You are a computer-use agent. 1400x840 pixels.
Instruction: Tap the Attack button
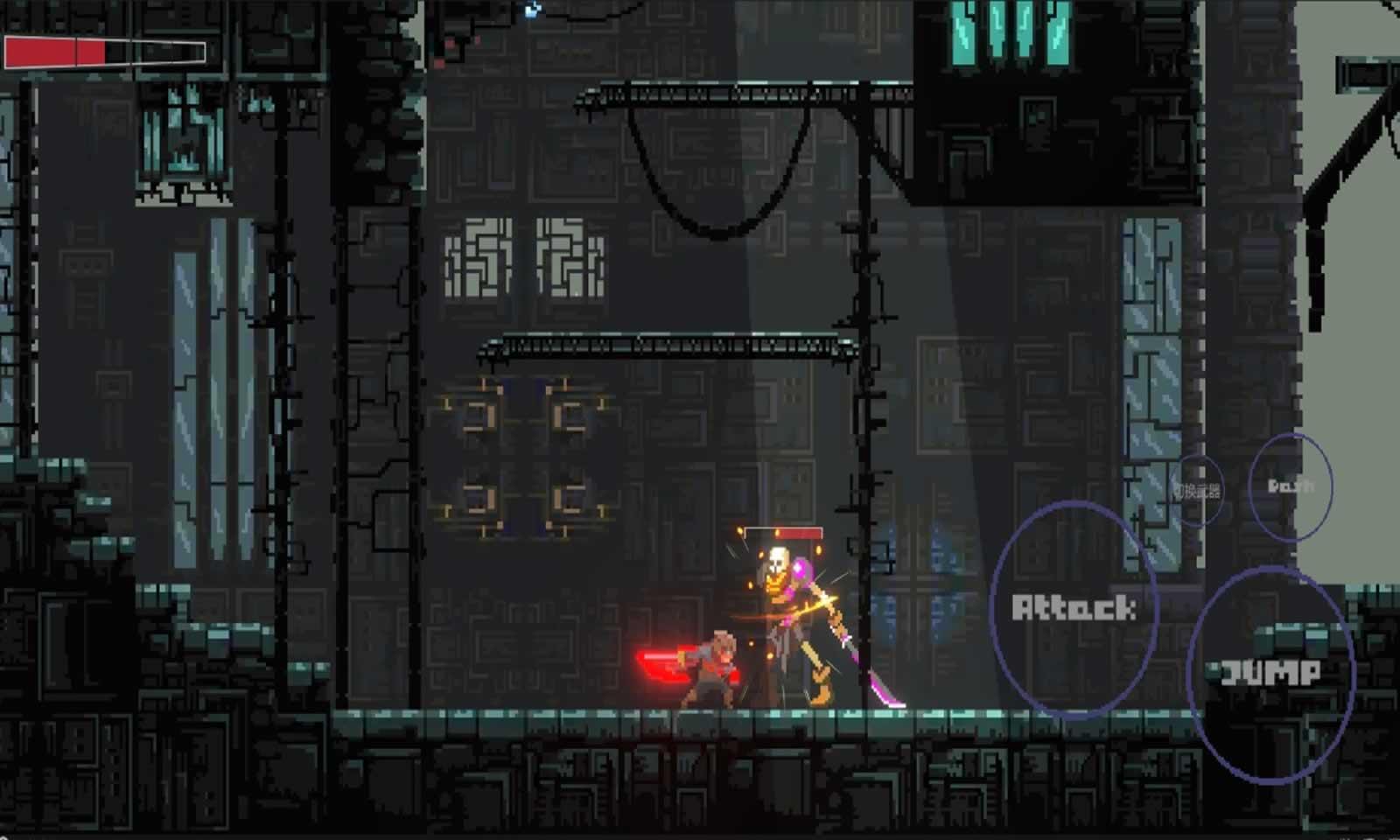1074,609
